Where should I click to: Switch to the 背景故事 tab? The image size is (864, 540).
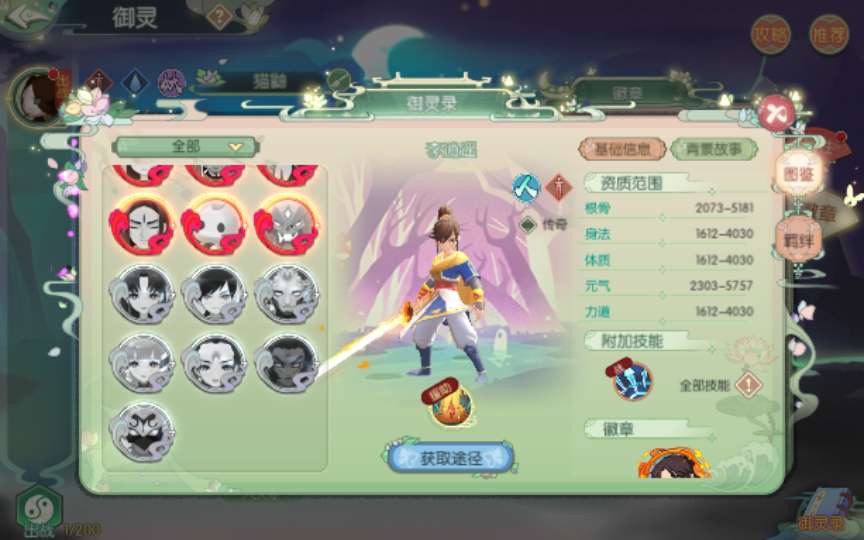[x=714, y=149]
